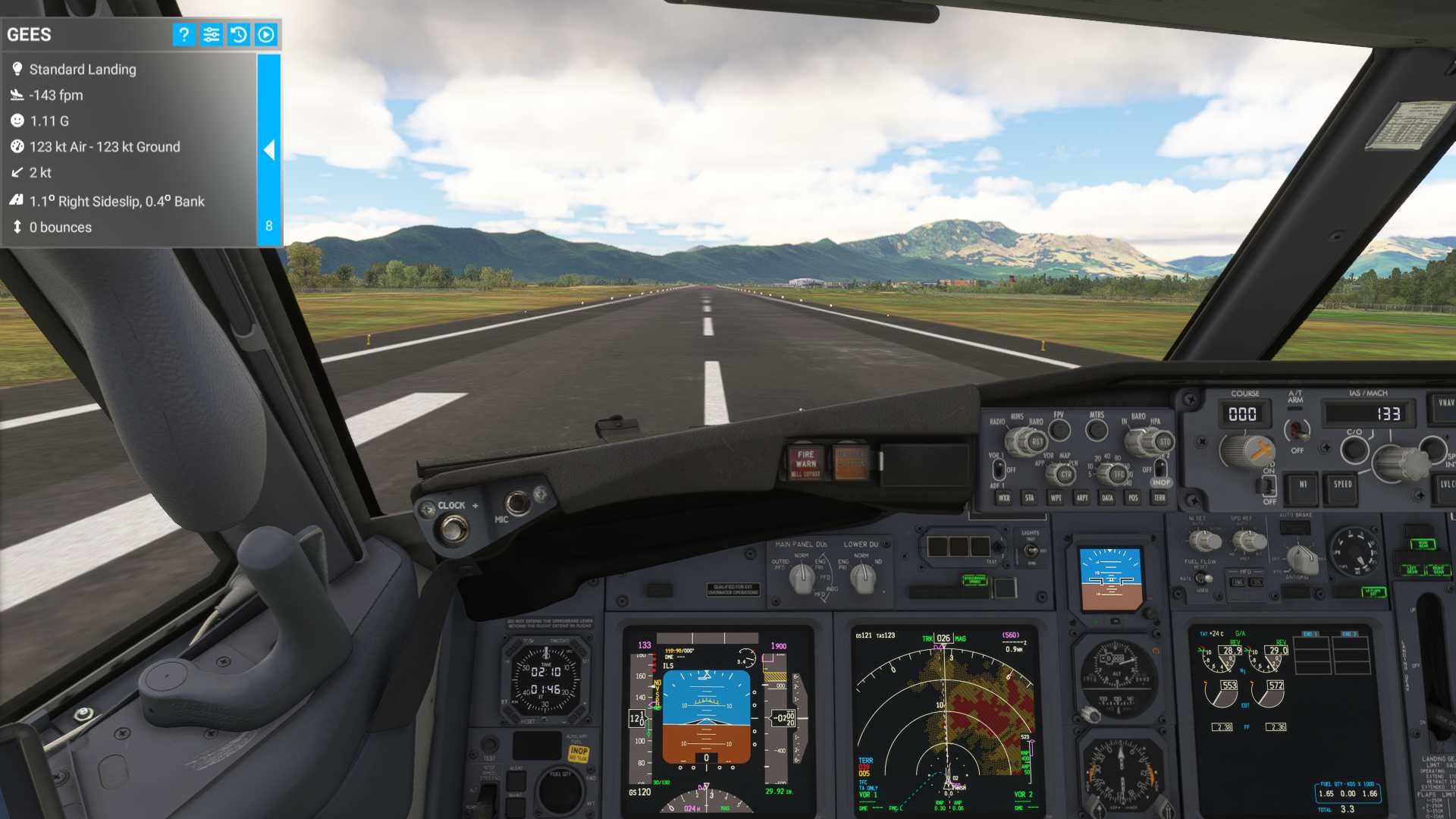The width and height of the screenshot is (1456, 819).
Task: Collapse the GEES panel with blue arrow
Action: [x=269, y=150]
